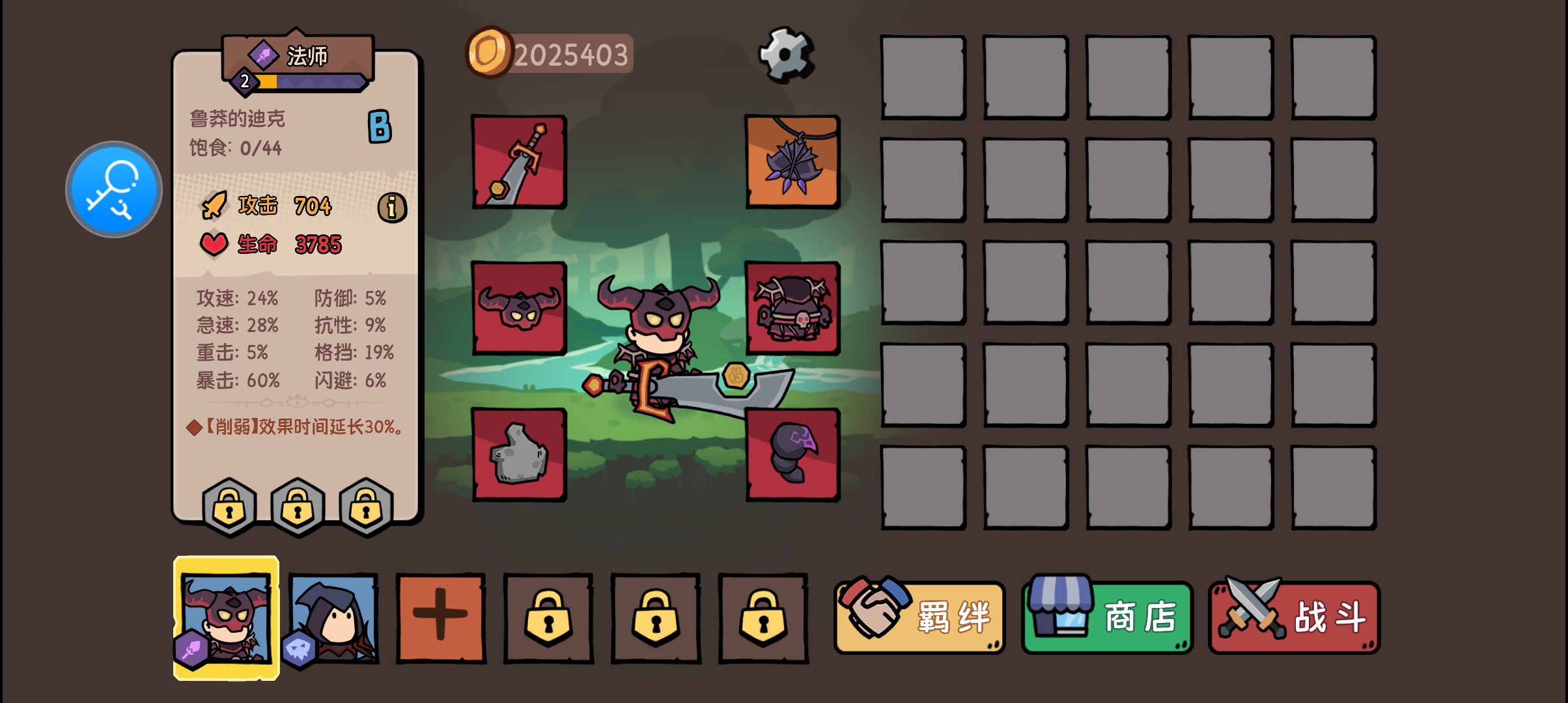Select the horned-helmet hero portrait
Screen dimensions: 1568x703
[x=227, y=618]
